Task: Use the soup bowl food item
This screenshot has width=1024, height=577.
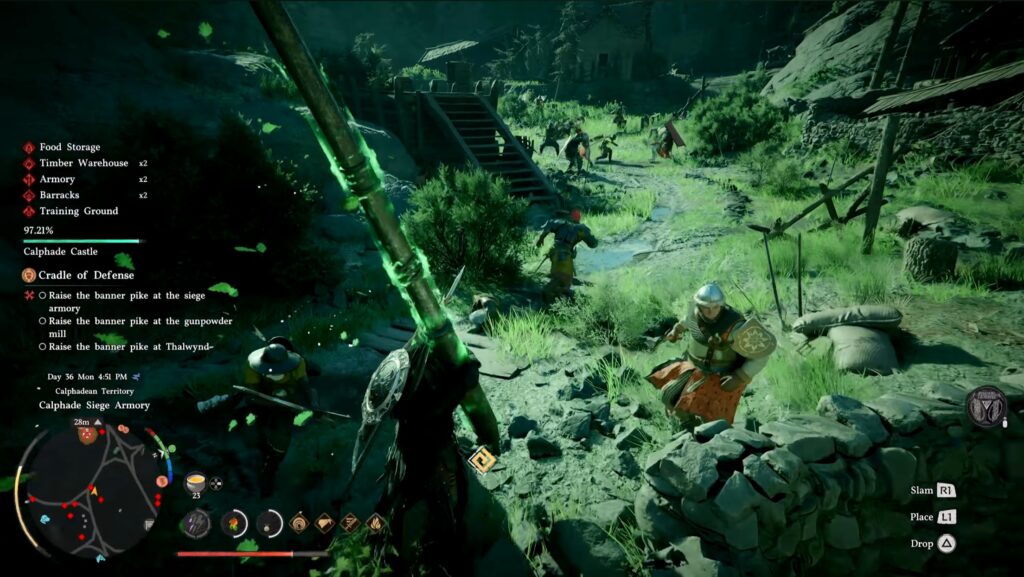Action: point(196,480)
